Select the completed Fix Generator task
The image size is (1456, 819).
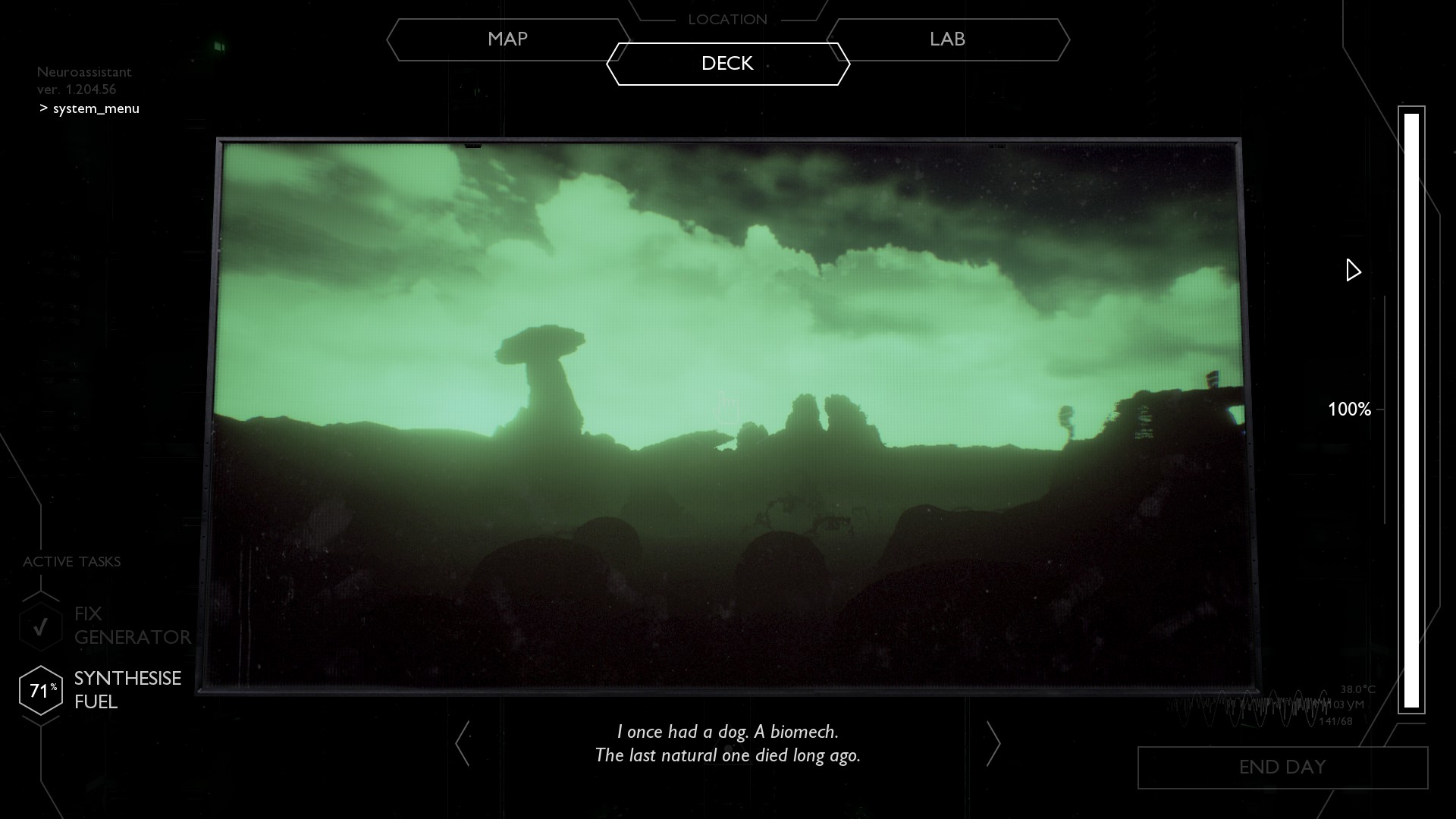(106, 626)
